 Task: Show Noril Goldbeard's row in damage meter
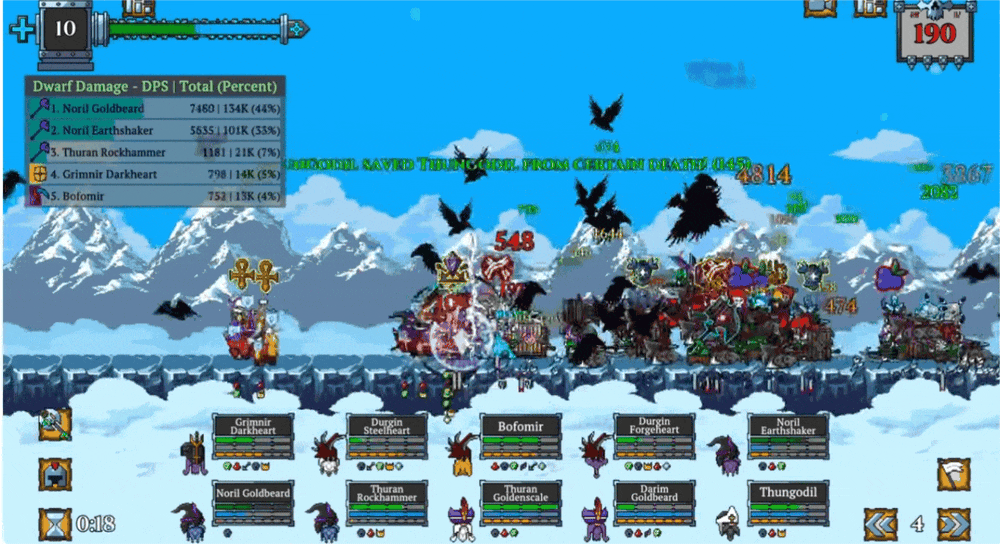(x=156, y=108)
